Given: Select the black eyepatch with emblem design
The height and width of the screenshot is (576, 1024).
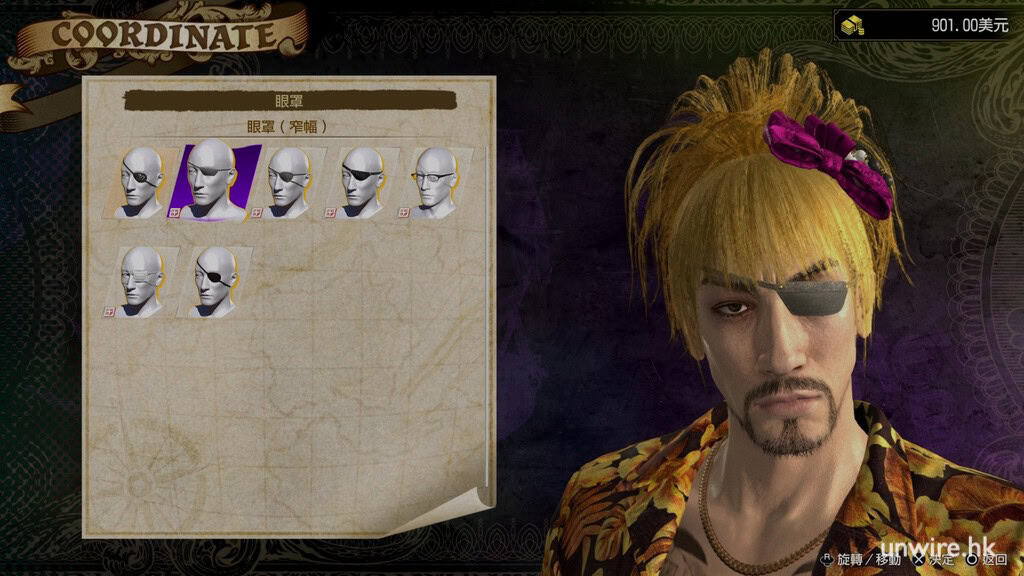Looking at the screenshot, I should (143, 181).
